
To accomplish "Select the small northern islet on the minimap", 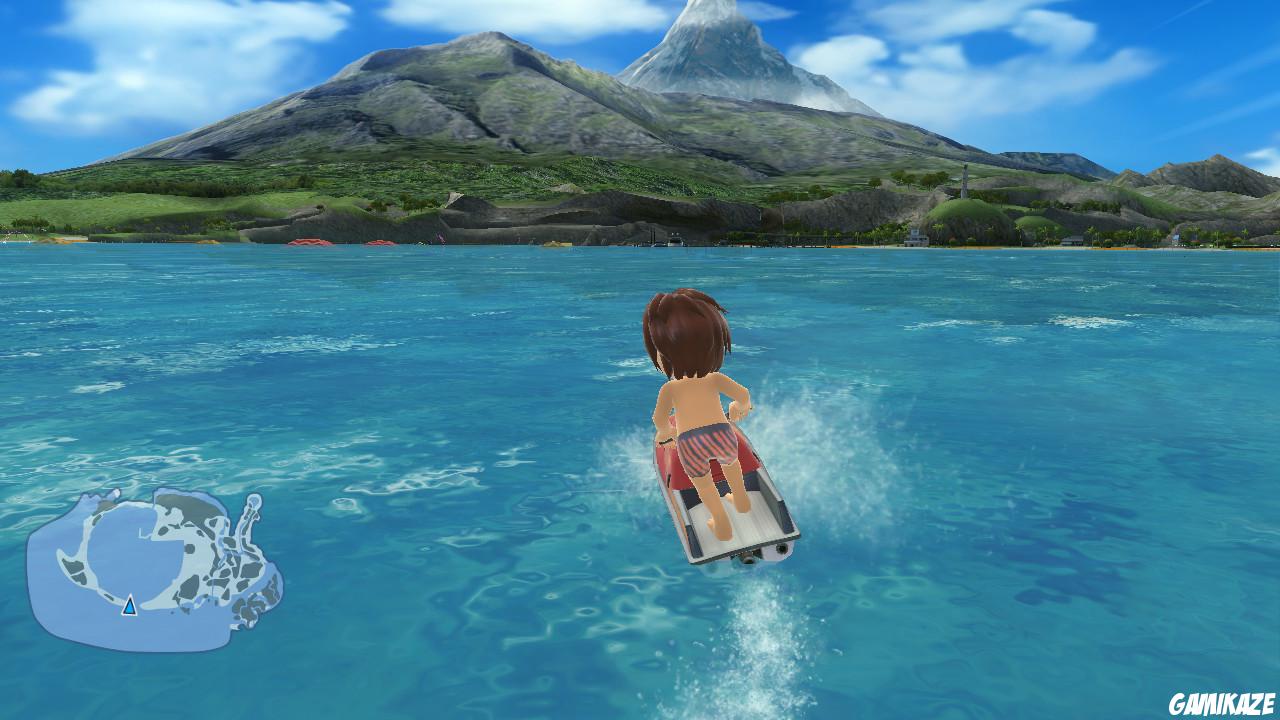I will [115, 495].
